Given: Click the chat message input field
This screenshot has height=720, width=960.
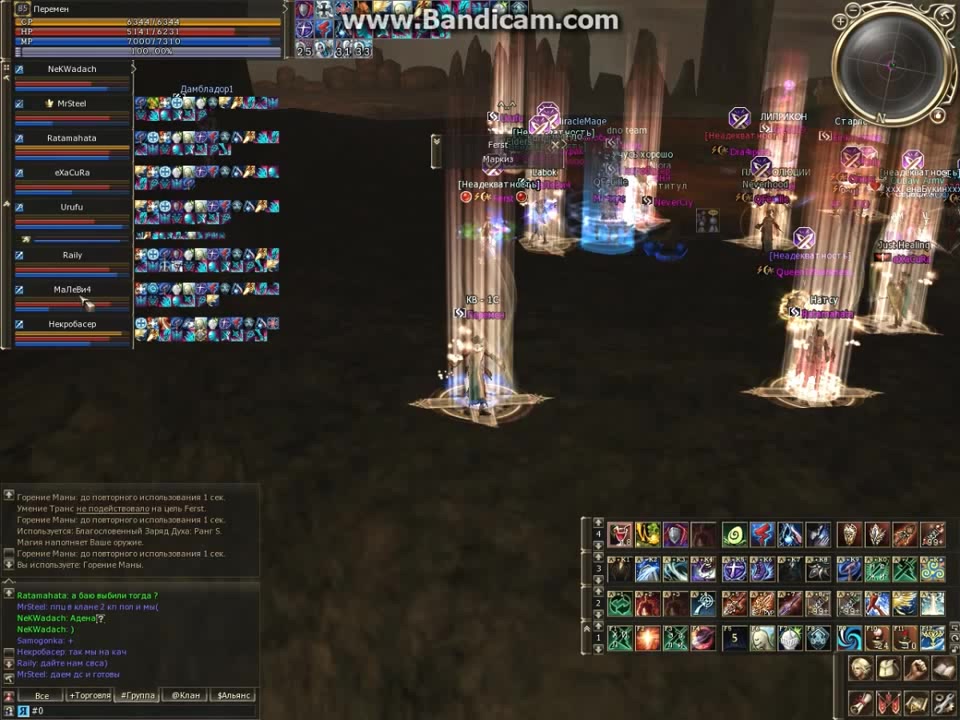Looking at the screenshot, I should [x=140, y=711].
